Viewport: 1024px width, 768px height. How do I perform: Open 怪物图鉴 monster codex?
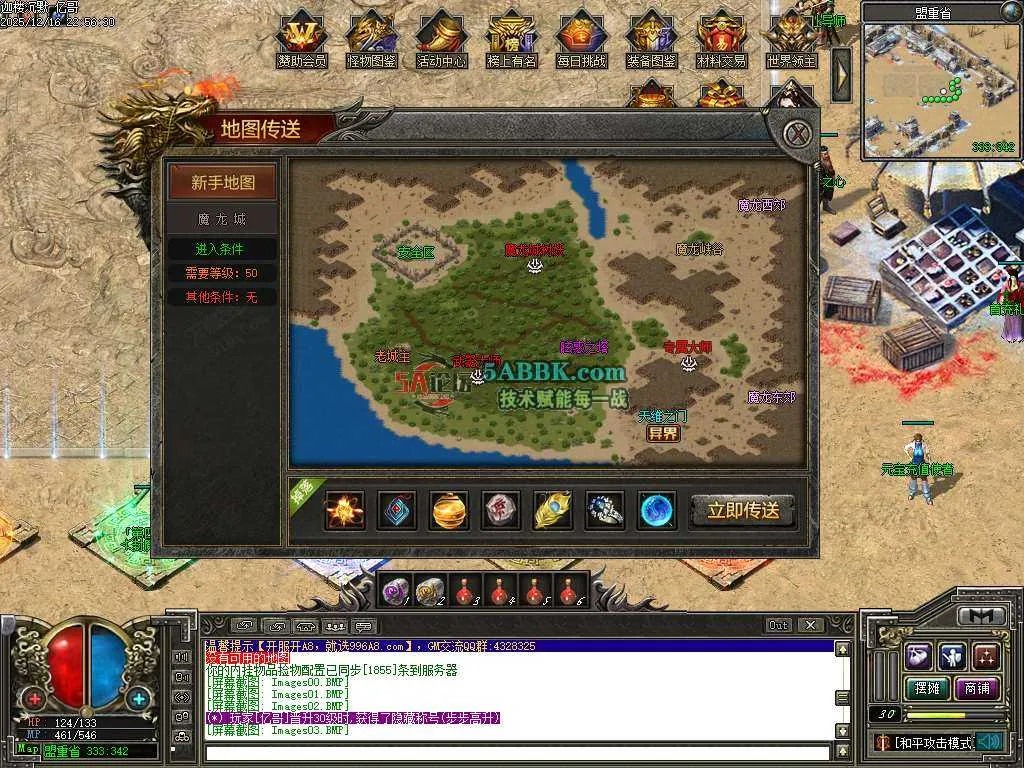[372, 40]
